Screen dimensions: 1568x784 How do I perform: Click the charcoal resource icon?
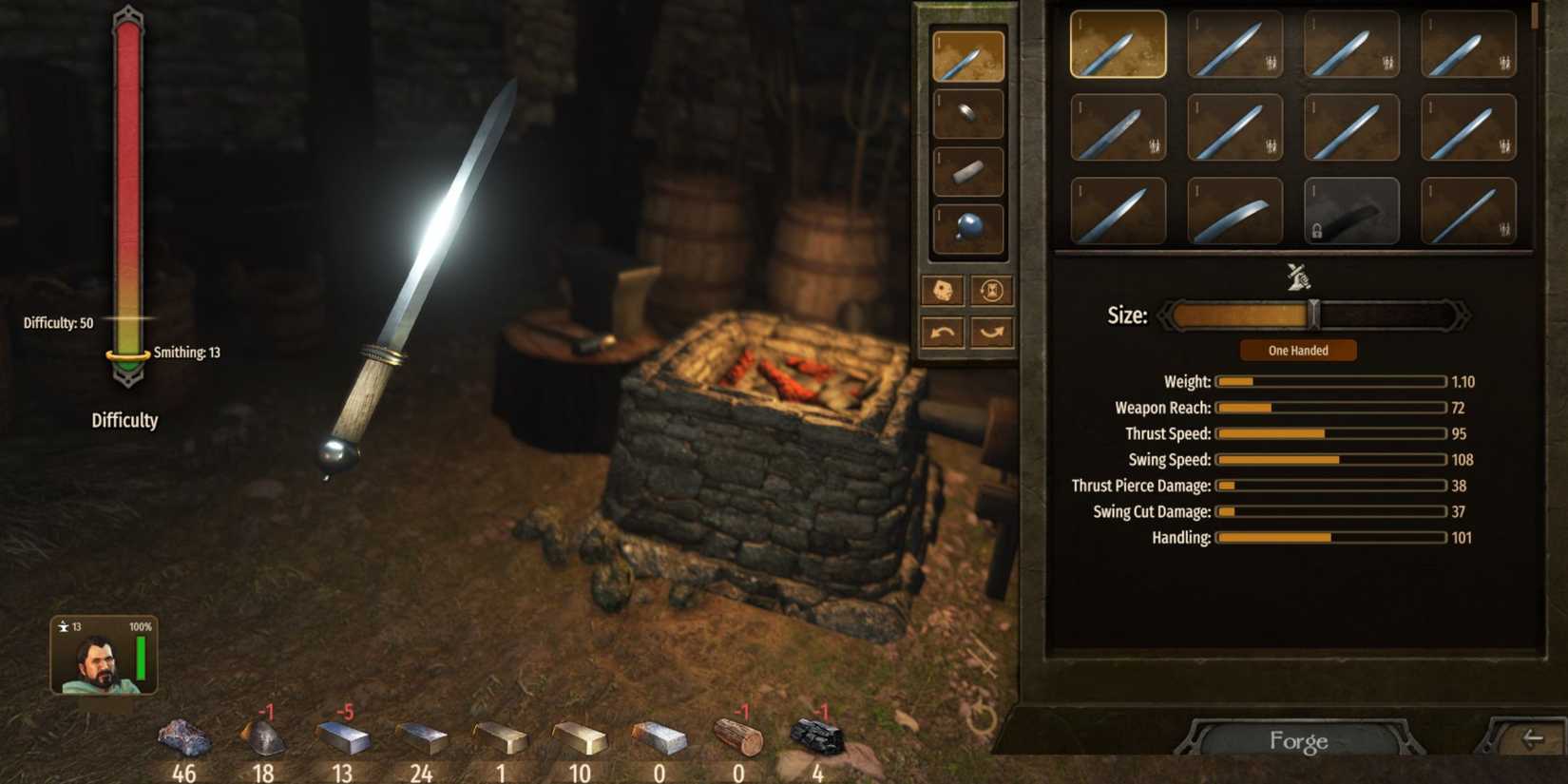point(817,741)
